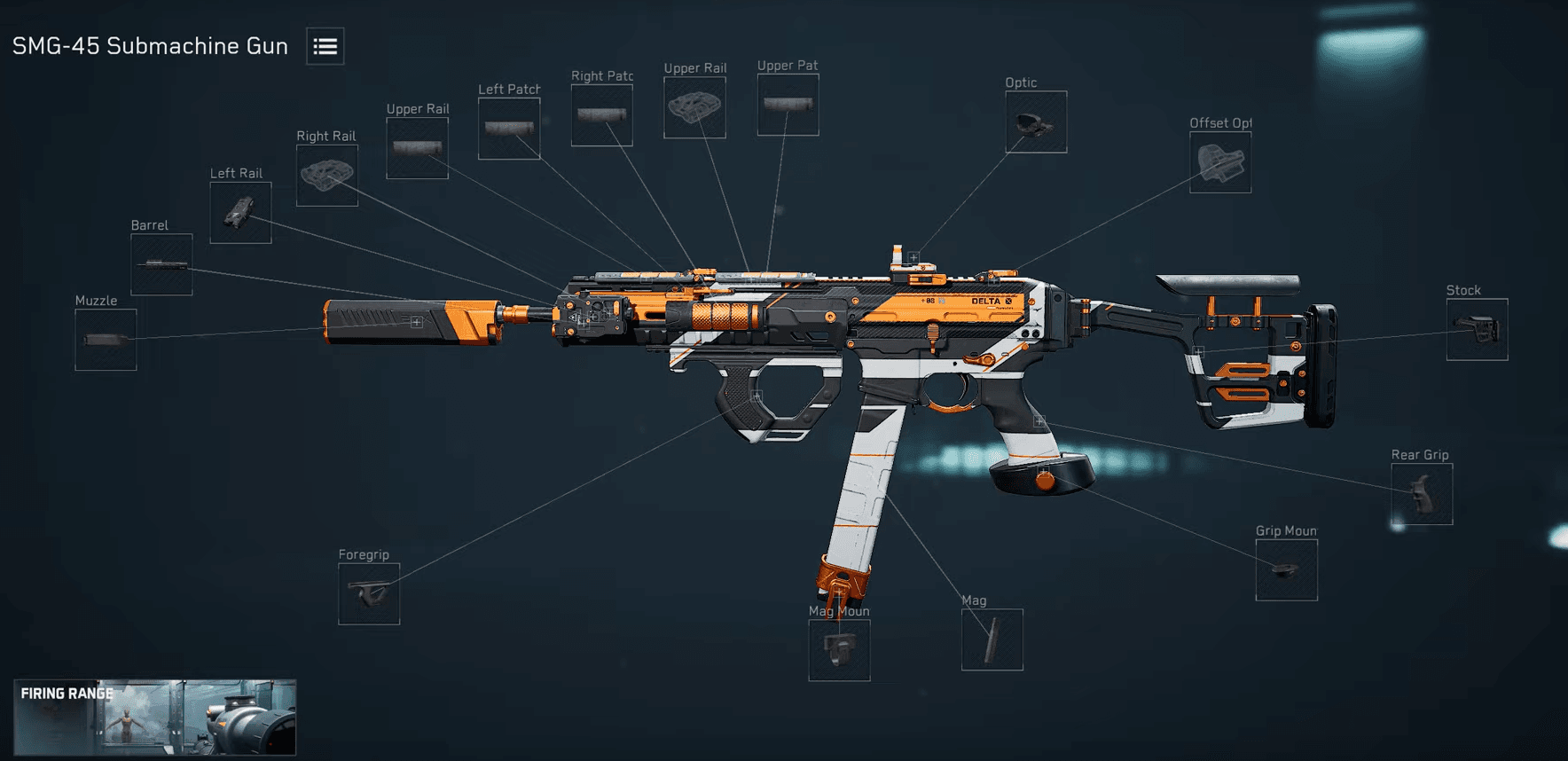
Task: Open the Stock attachment slot
Action: [1477, 328]
